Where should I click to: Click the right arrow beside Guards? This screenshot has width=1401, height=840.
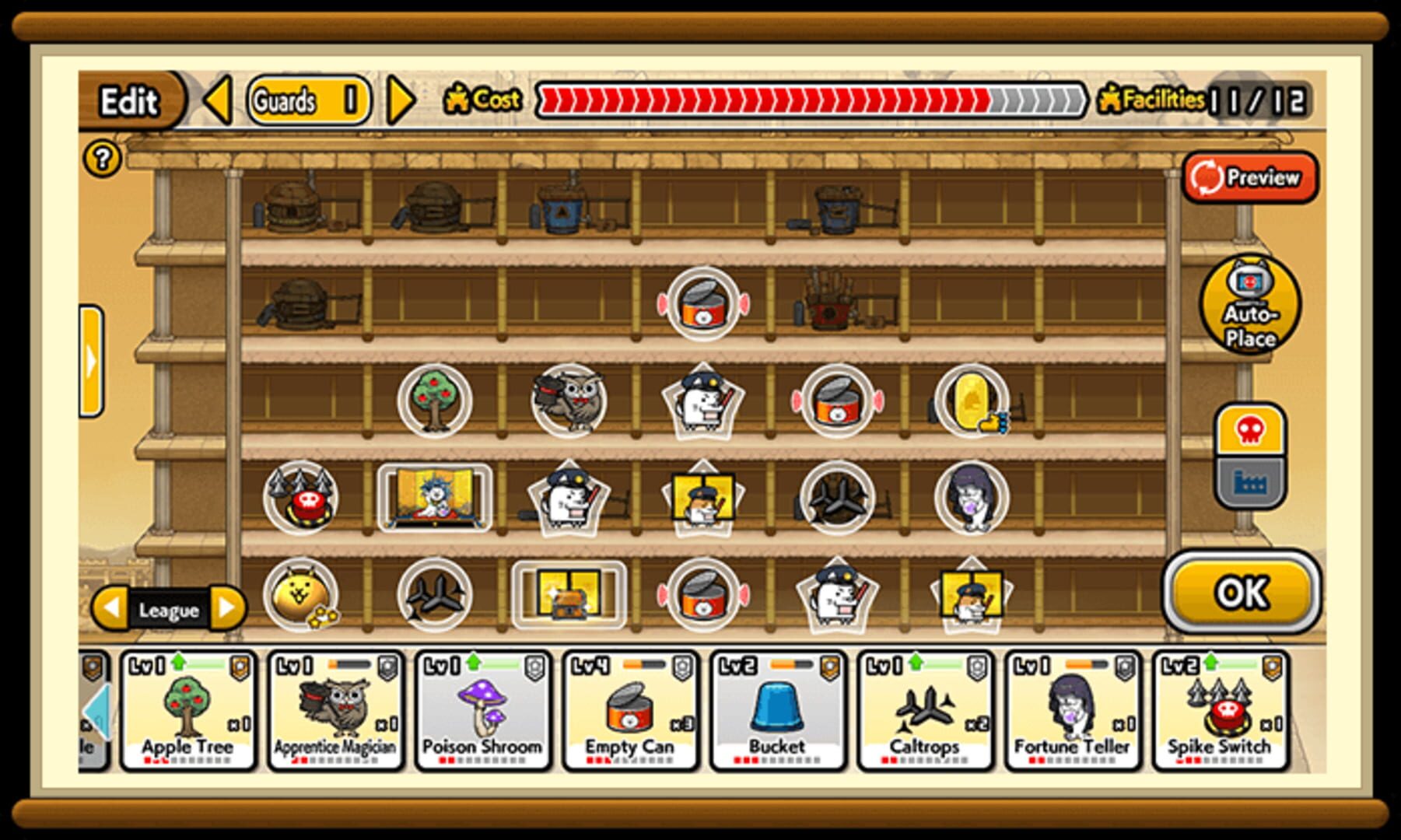click(398, 101)
